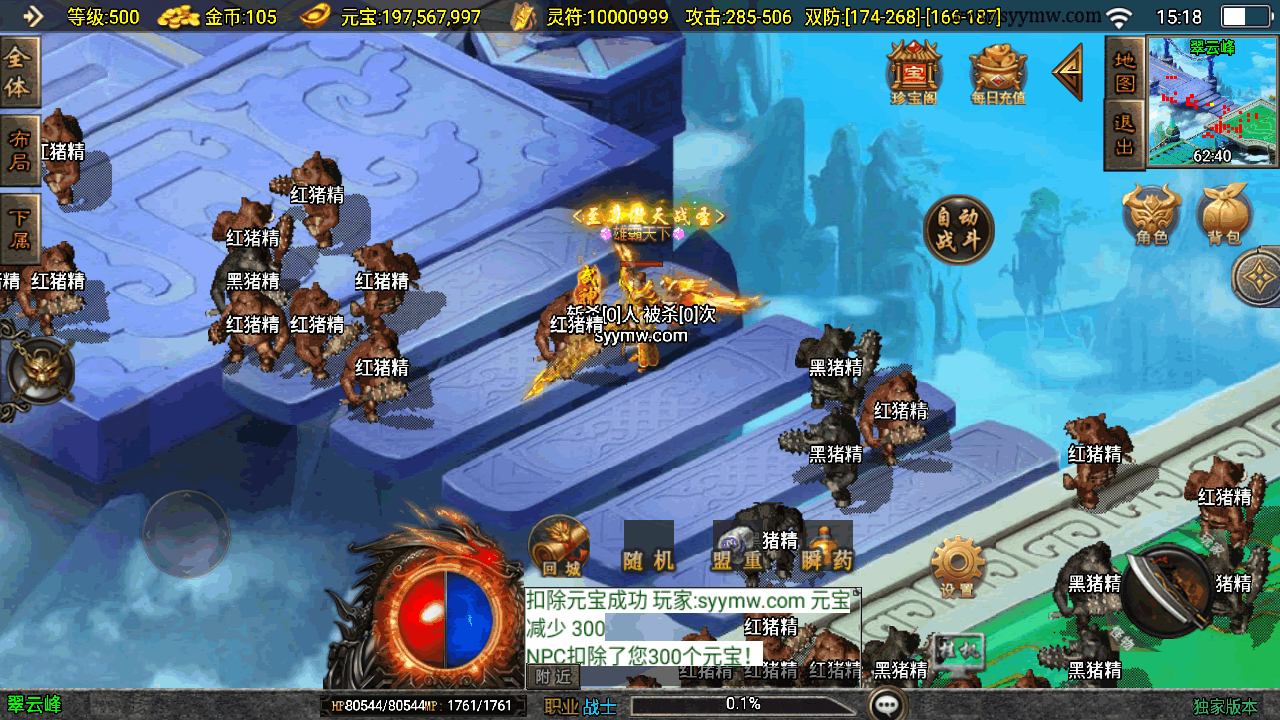Open the 背包 backpack
The height and width of the screenshot is (720, 1280).
point(1225,214)
